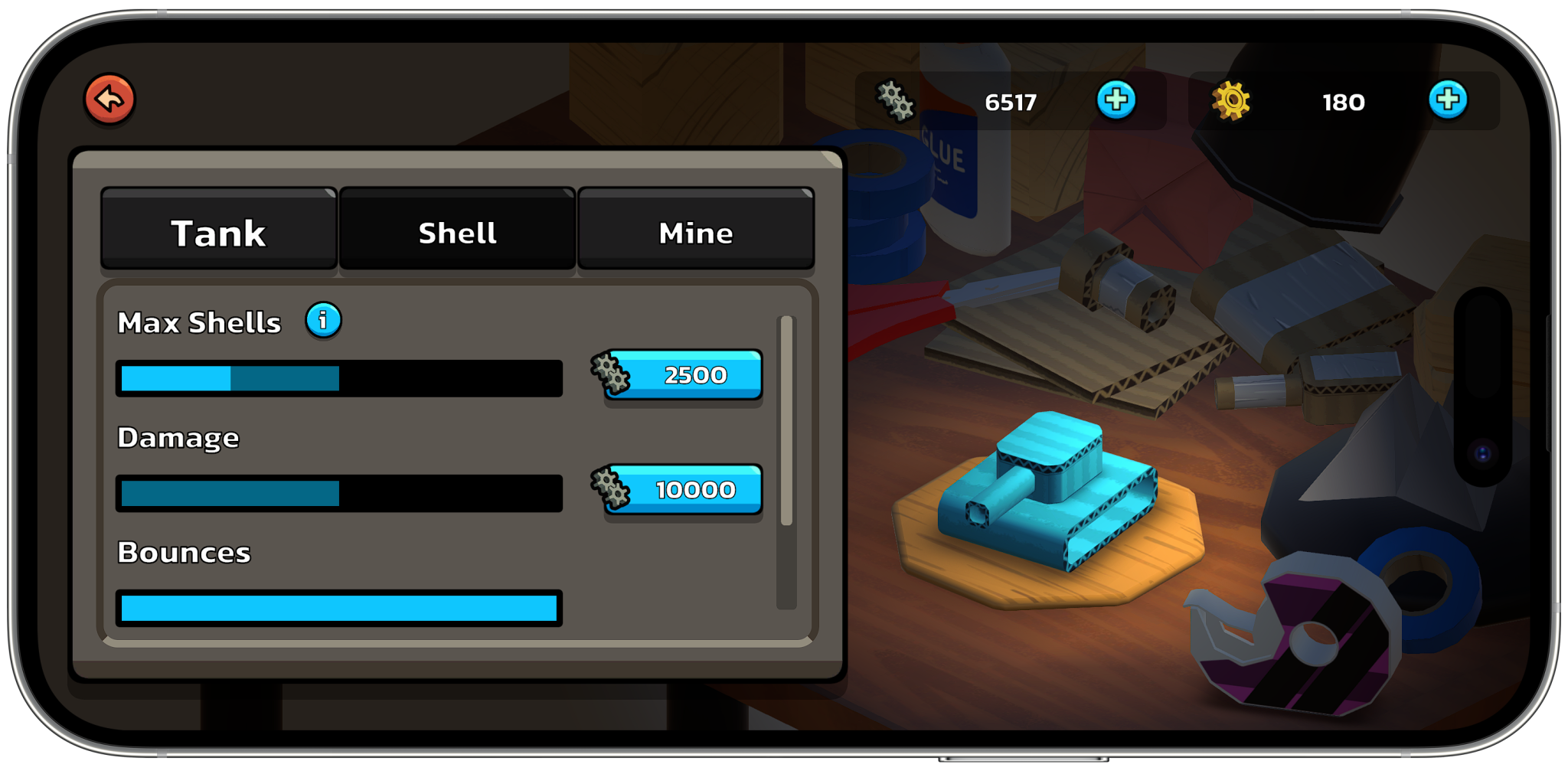The height and width of the screenshot is (774, 1568).
Task: Buy Max Shells upgrade for 2500
Action: [684, 375]
